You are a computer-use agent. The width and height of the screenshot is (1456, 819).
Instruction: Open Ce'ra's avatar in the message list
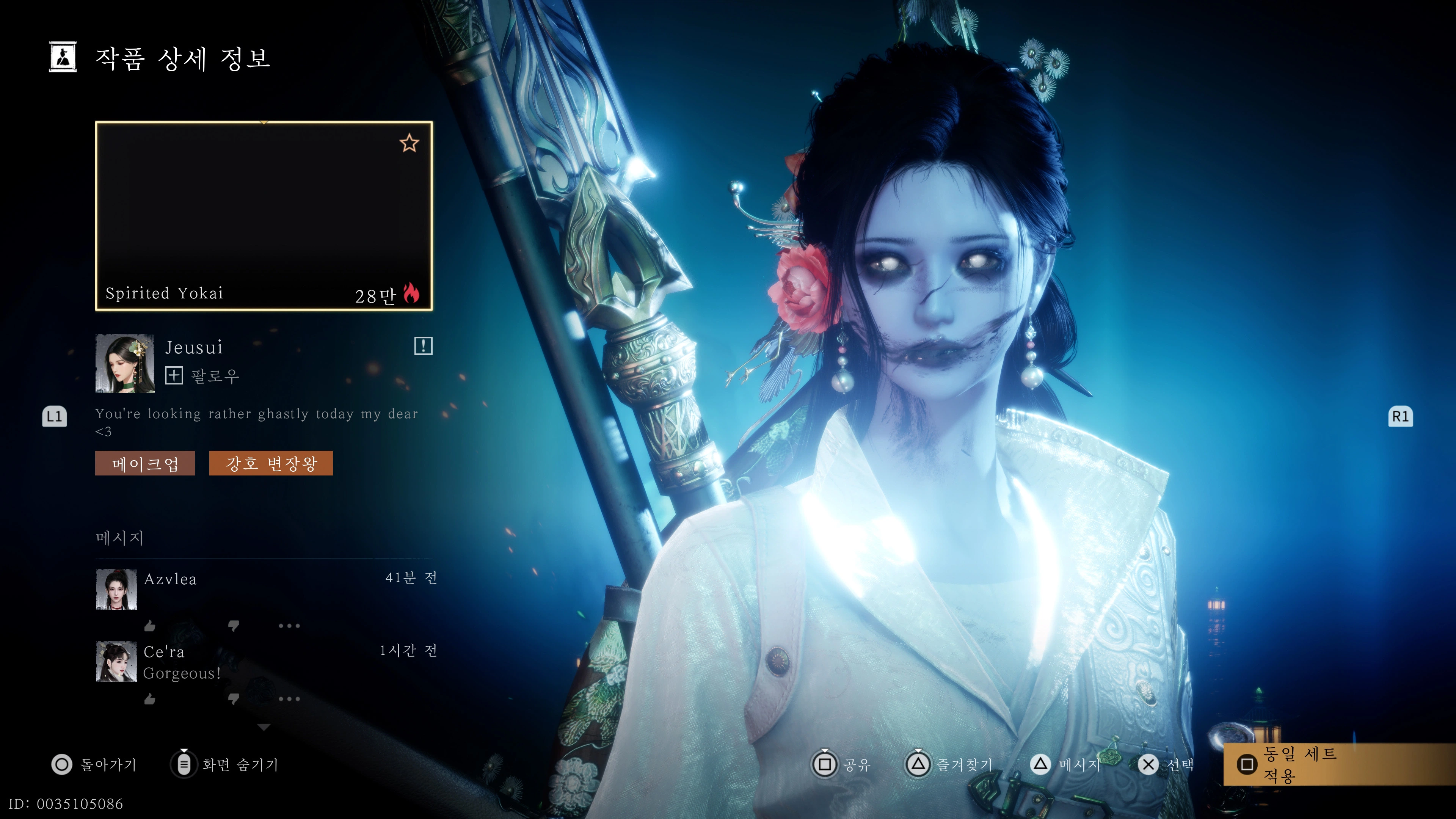click(x=116, y=662)
